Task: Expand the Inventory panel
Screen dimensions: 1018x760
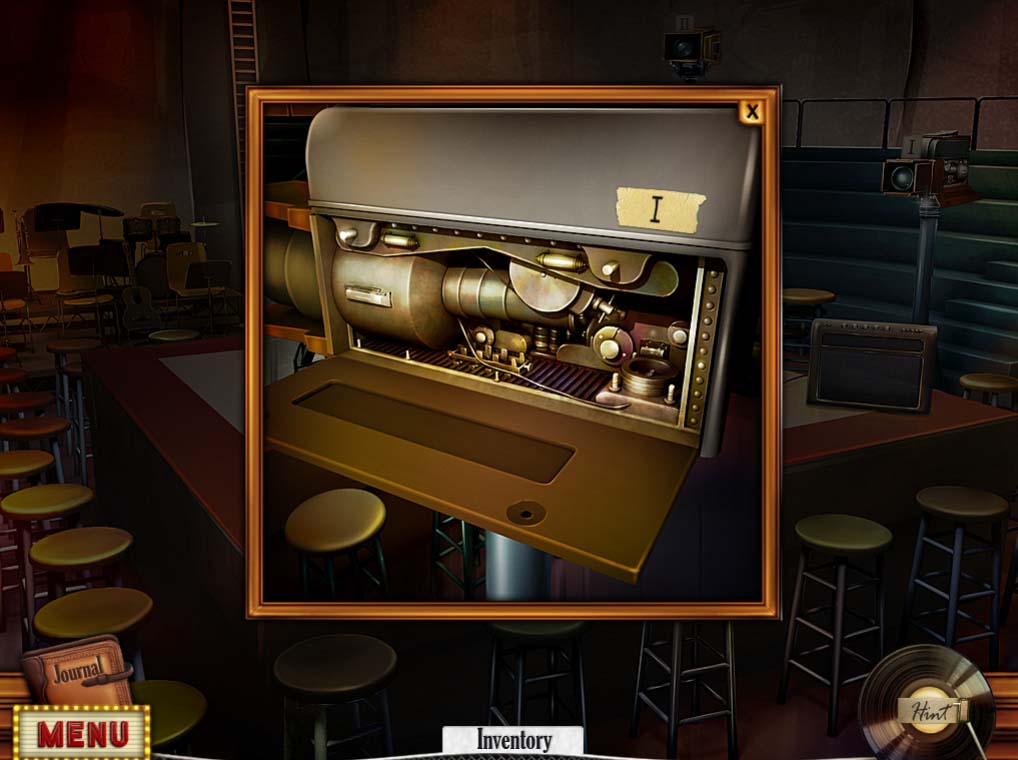Action: point(513,741)
